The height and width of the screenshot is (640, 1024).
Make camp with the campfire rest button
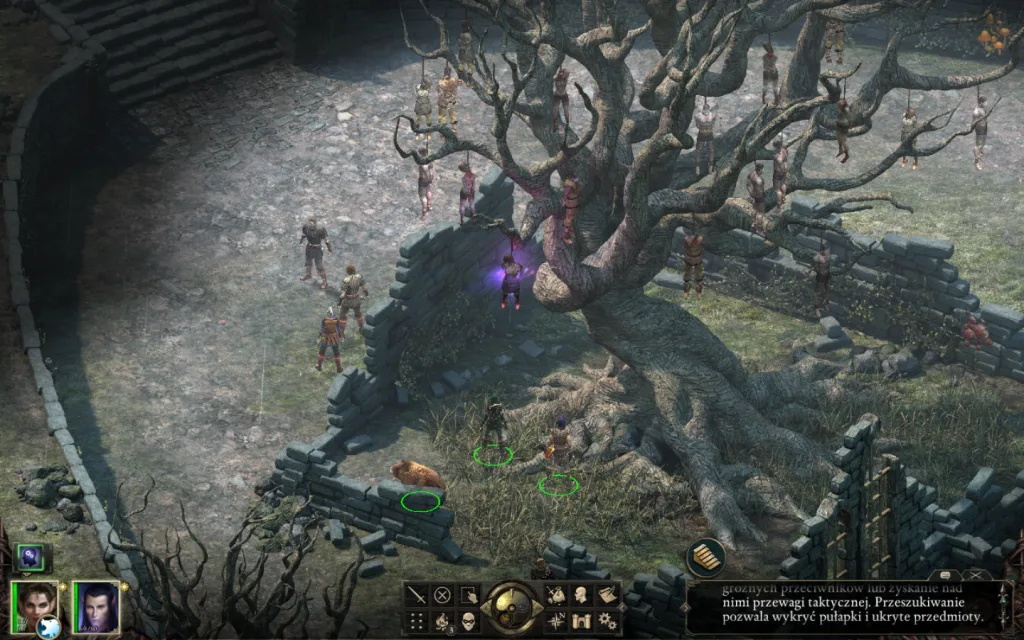click(x=442, y=621)
